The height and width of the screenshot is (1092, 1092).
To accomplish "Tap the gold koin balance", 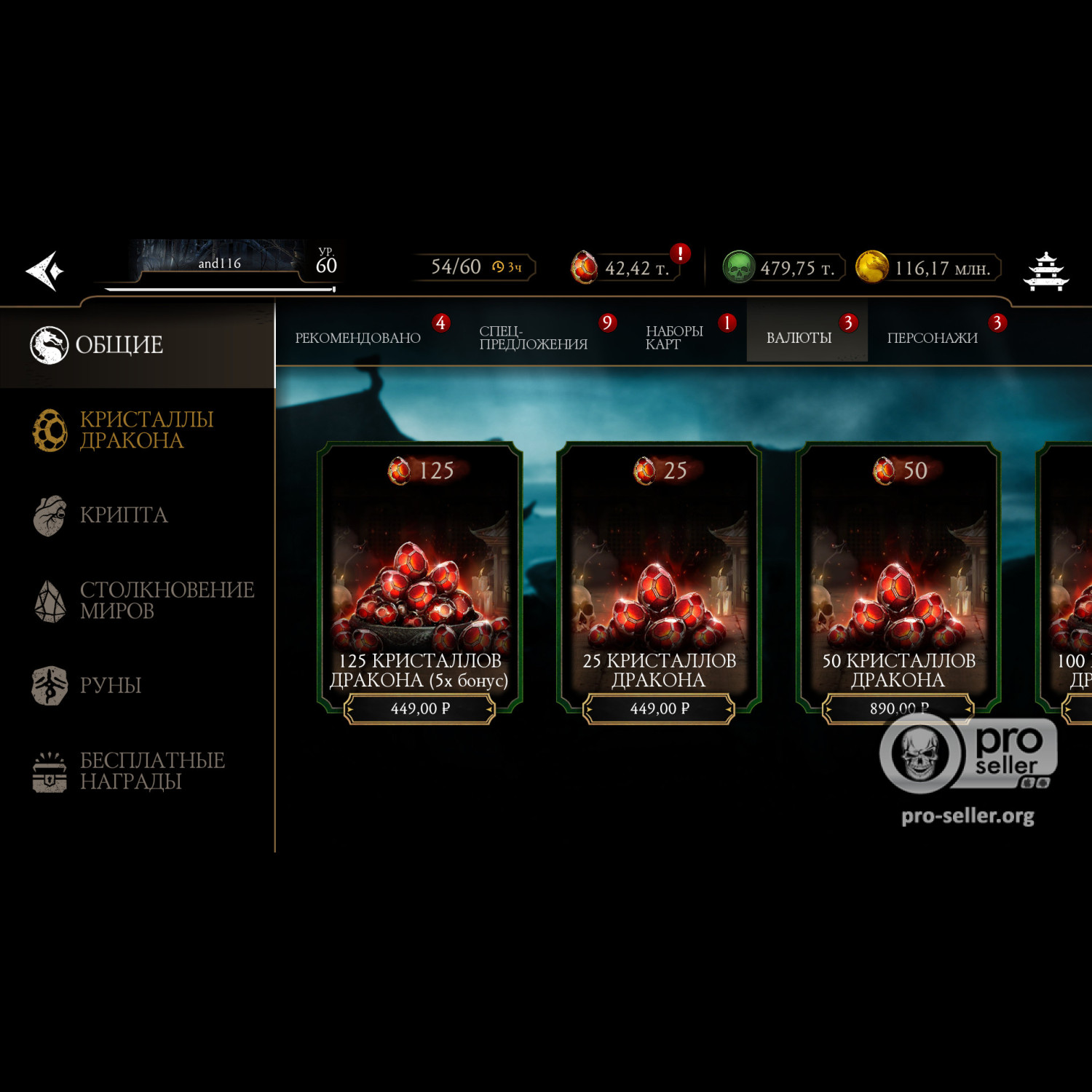I will coord(871,267).
